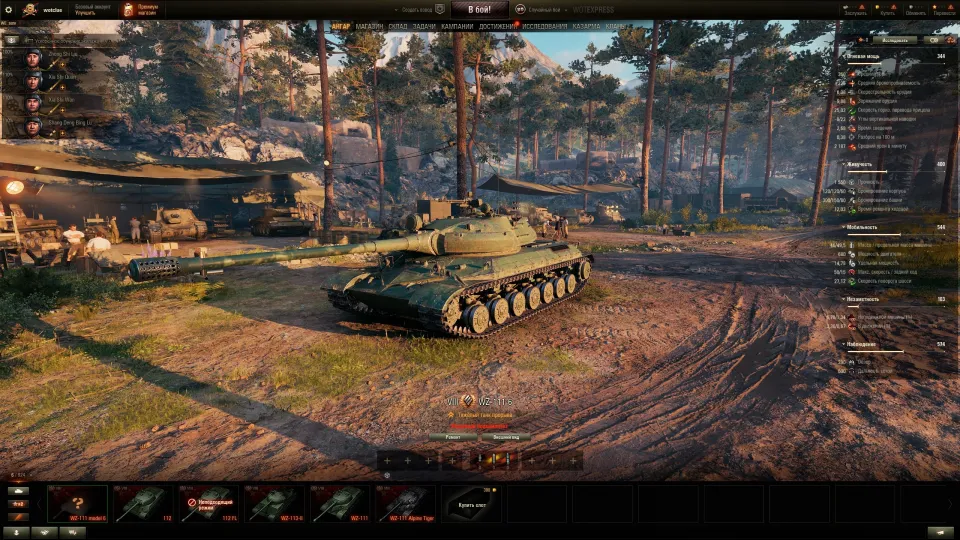Collapse the Живучесть stats section
Image resolution: width=960 pixels, height=540 pixels.
[x=843, y=164]
